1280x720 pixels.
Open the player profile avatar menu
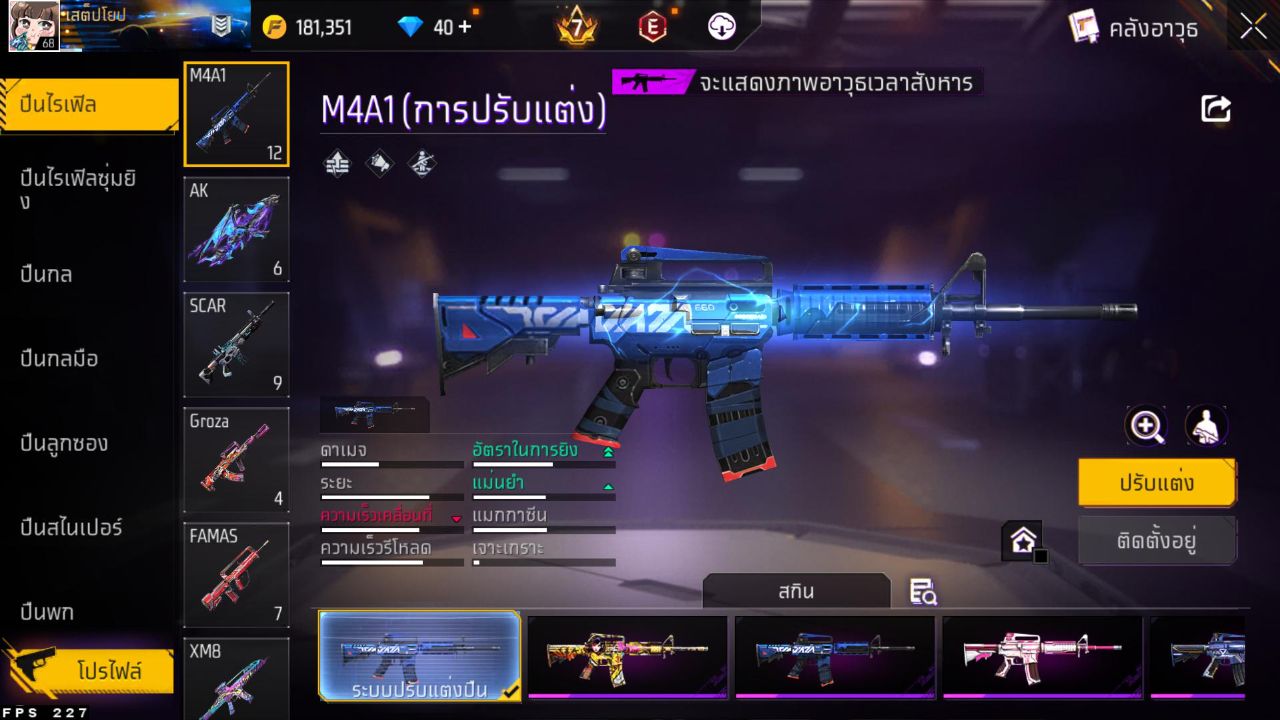tap(32, 27)
